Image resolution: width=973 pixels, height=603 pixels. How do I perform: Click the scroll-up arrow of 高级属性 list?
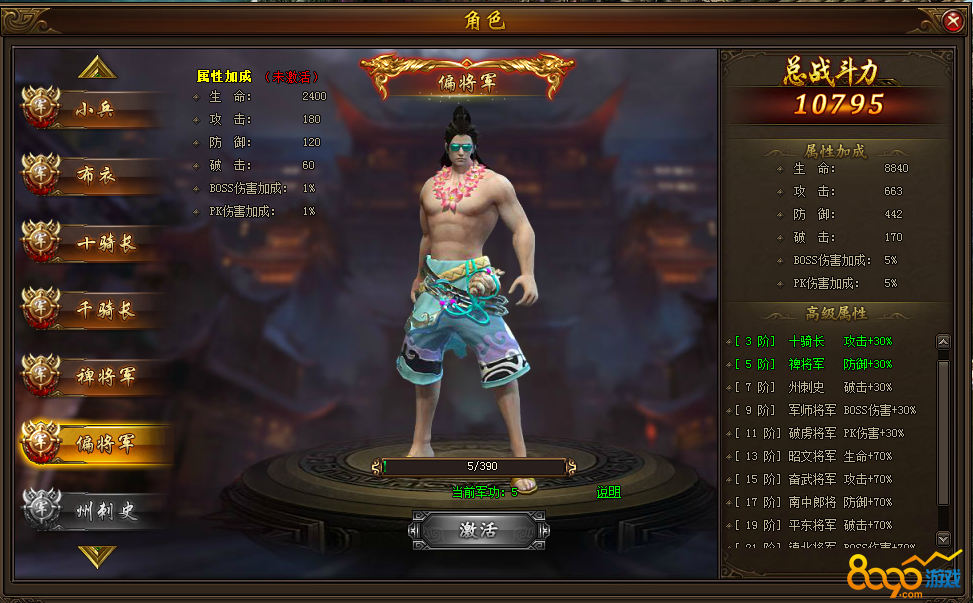(x=942, y=342)
